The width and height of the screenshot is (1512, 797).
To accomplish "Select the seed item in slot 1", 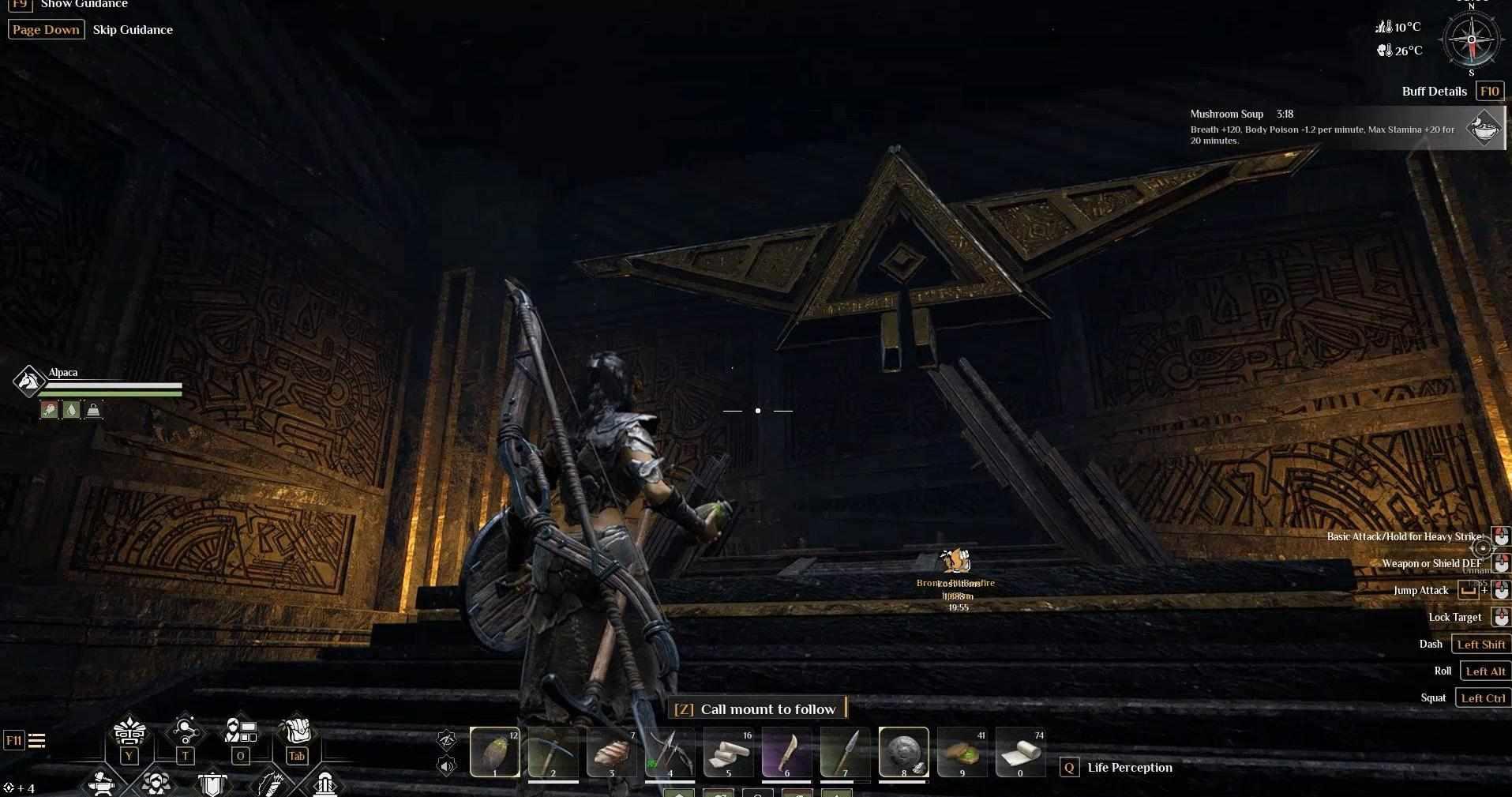I will click(495, 752).
